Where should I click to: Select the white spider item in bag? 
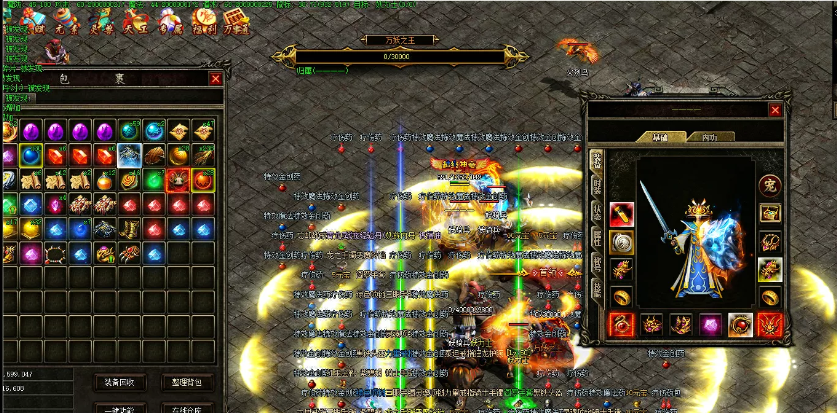click(130, 155)
